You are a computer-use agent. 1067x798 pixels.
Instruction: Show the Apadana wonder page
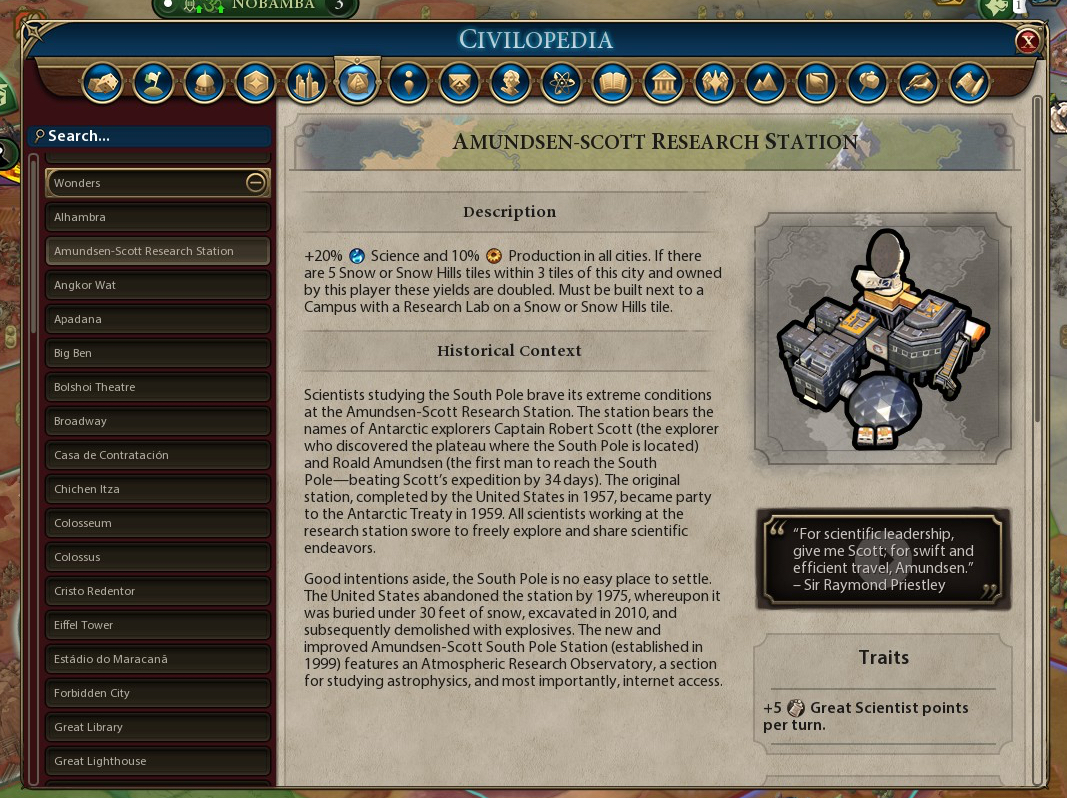(x=158, y=319)
